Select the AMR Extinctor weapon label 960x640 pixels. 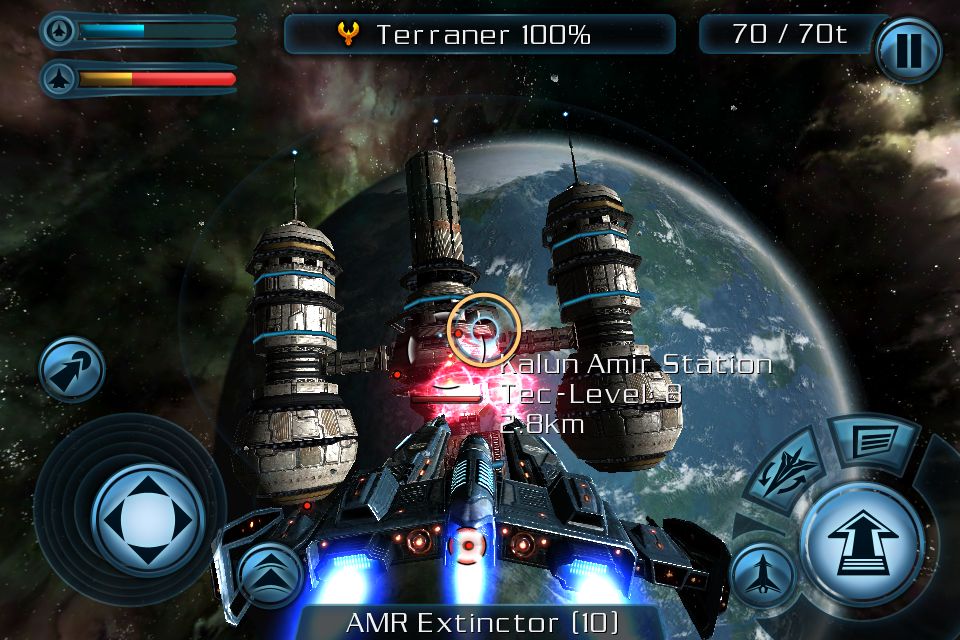point(482,622)
